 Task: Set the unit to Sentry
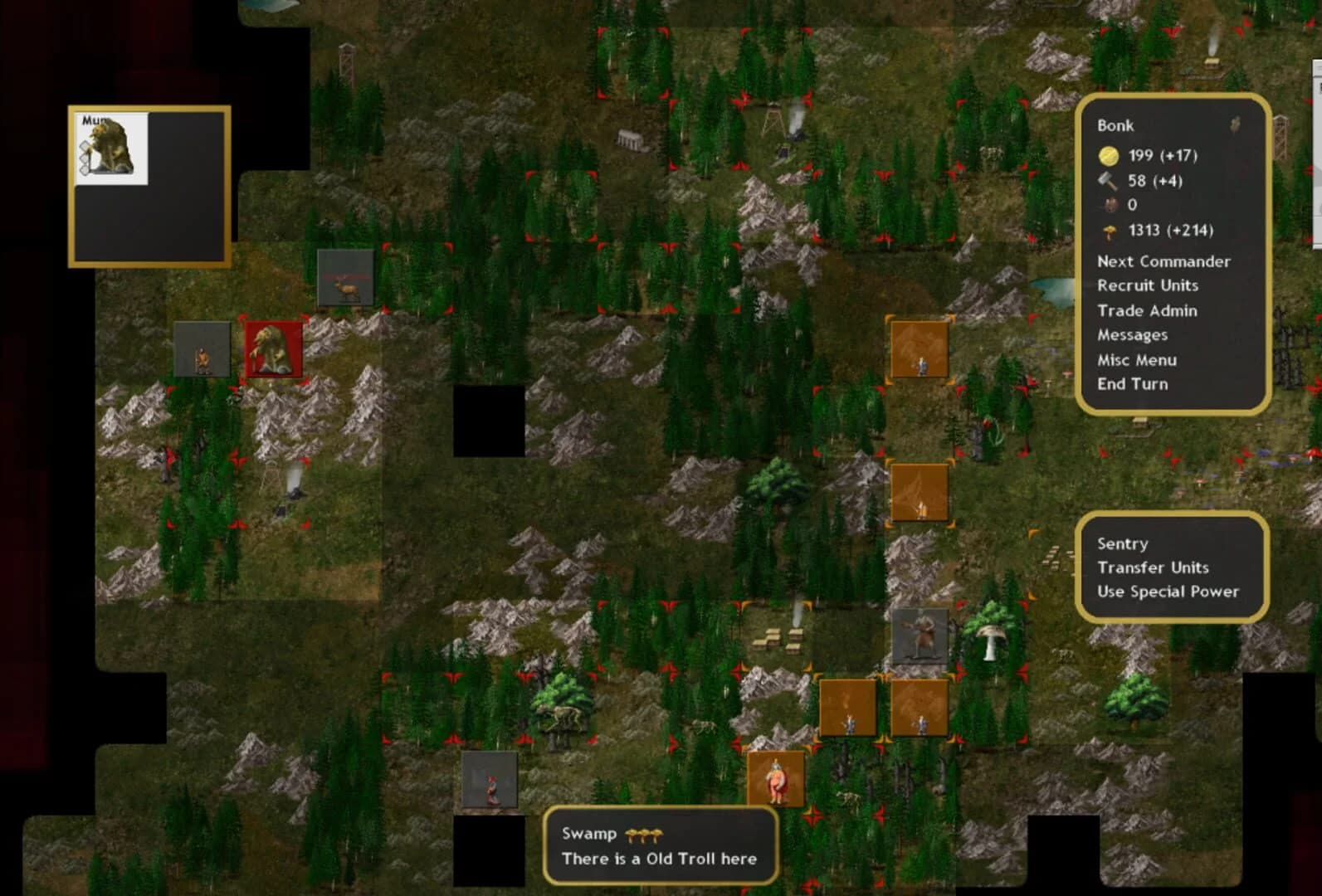(1122, 543)
